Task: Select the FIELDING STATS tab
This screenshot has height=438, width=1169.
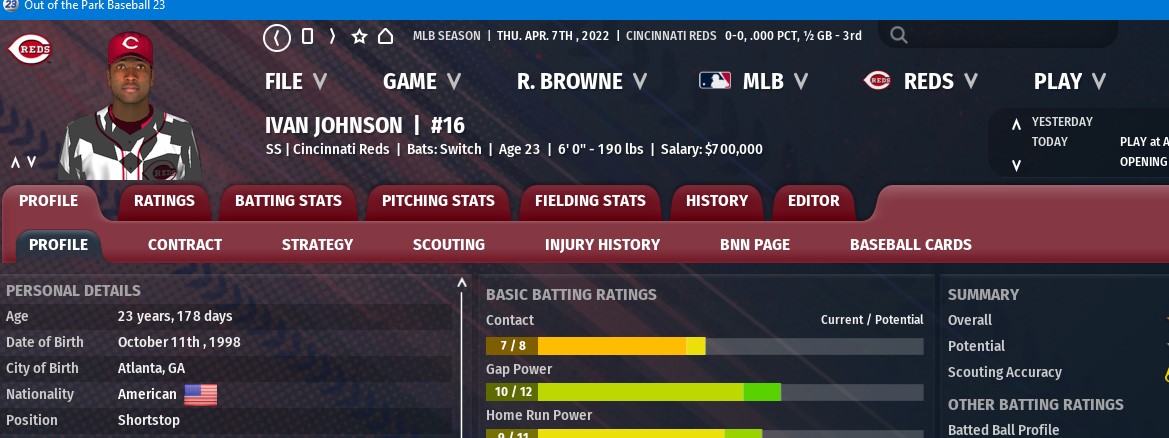Action: click(590, 201)
